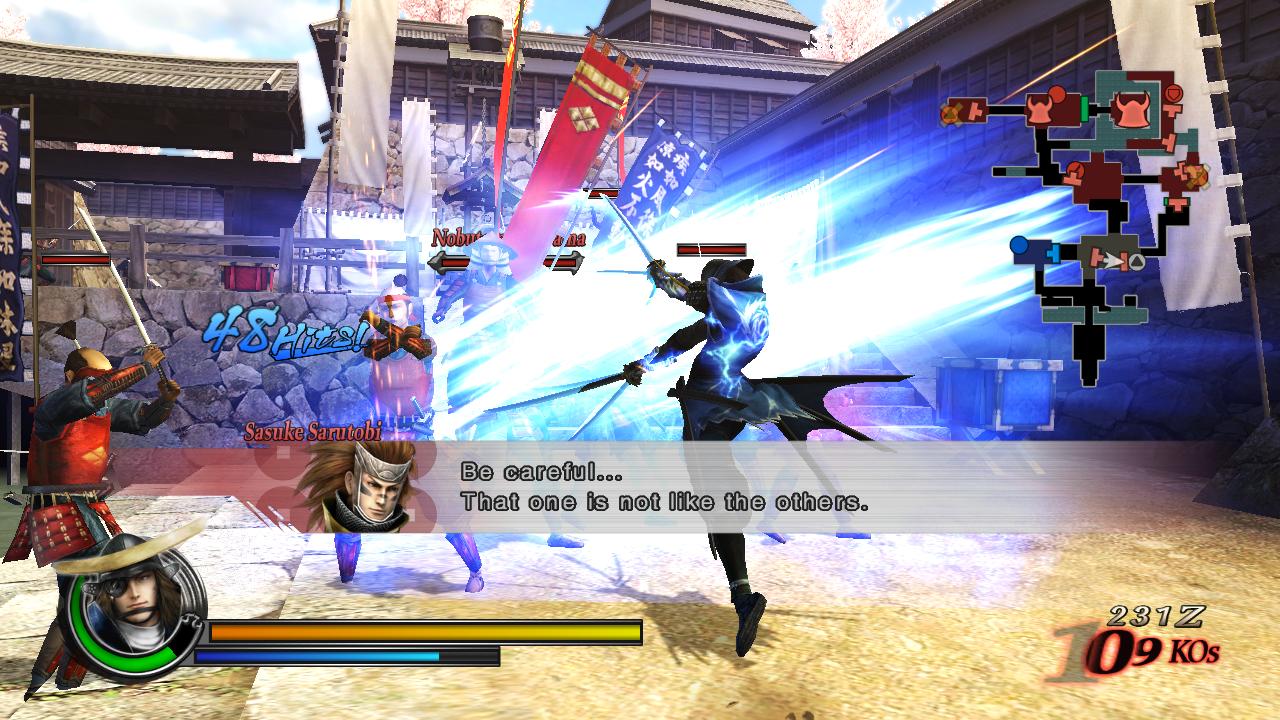The image size is (1280, 720).
Task: Click the smaller helmet icon left side of minimap
Action: (1038, 110)
